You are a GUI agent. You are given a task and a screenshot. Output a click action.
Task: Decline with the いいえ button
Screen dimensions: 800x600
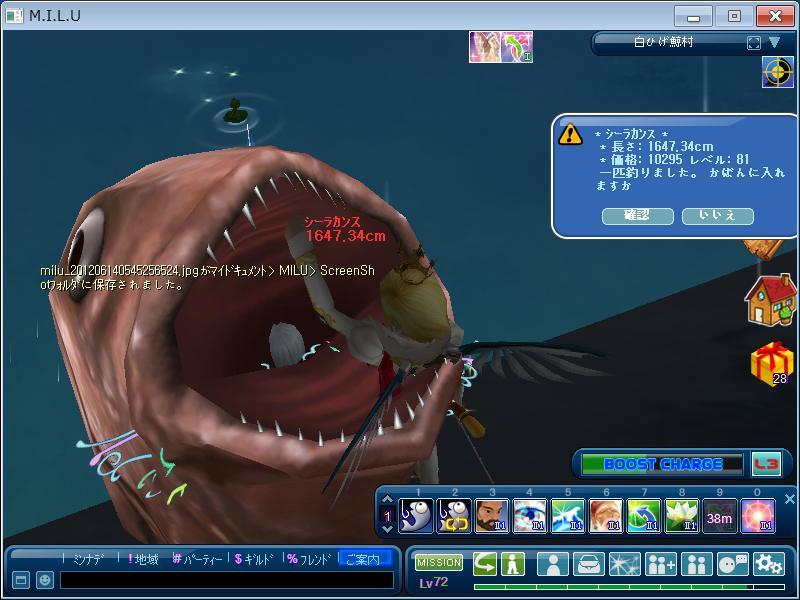[x=717, y=216]
